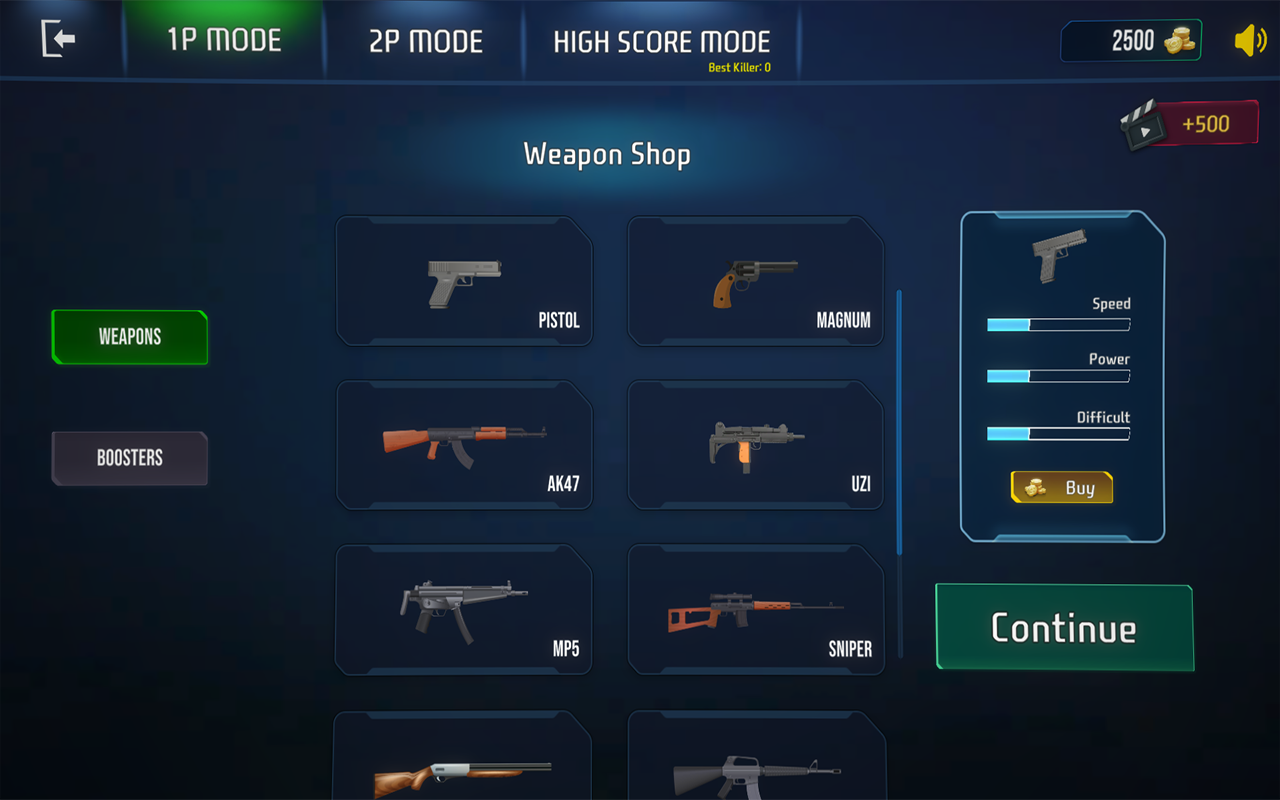Click the green Continue button
This screenshot has height=800, width=1280.
pyautogui.click(x=1064, y=628)
